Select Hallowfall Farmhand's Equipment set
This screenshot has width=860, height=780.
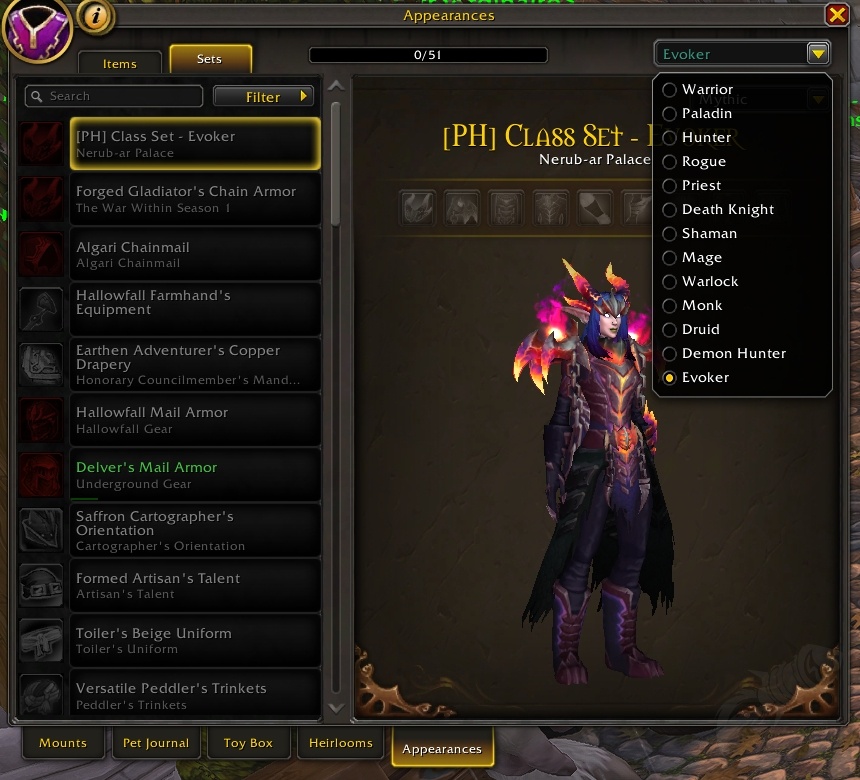click(x=195, y=309)
